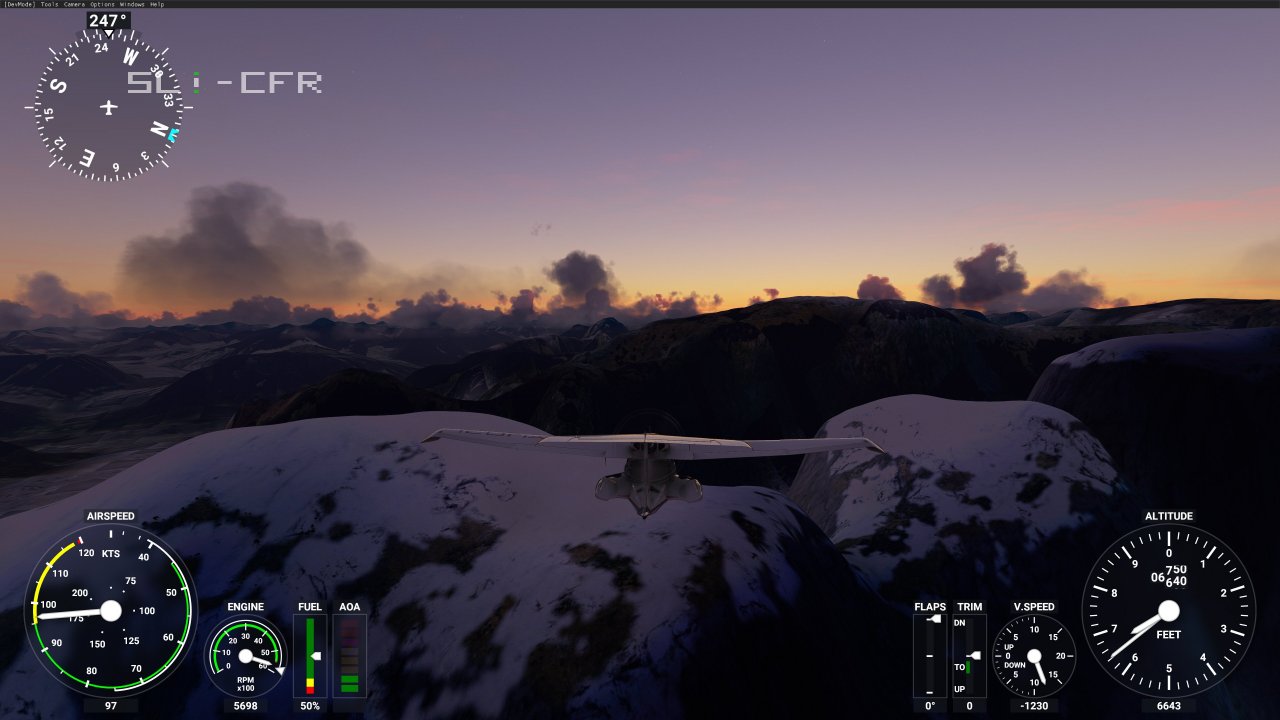Image resolution: width=1280 pixels, height=720 pixels.
Task: Click the ENGINE RPM gauge
Action: pyautogui.click(x=243, y=658)
